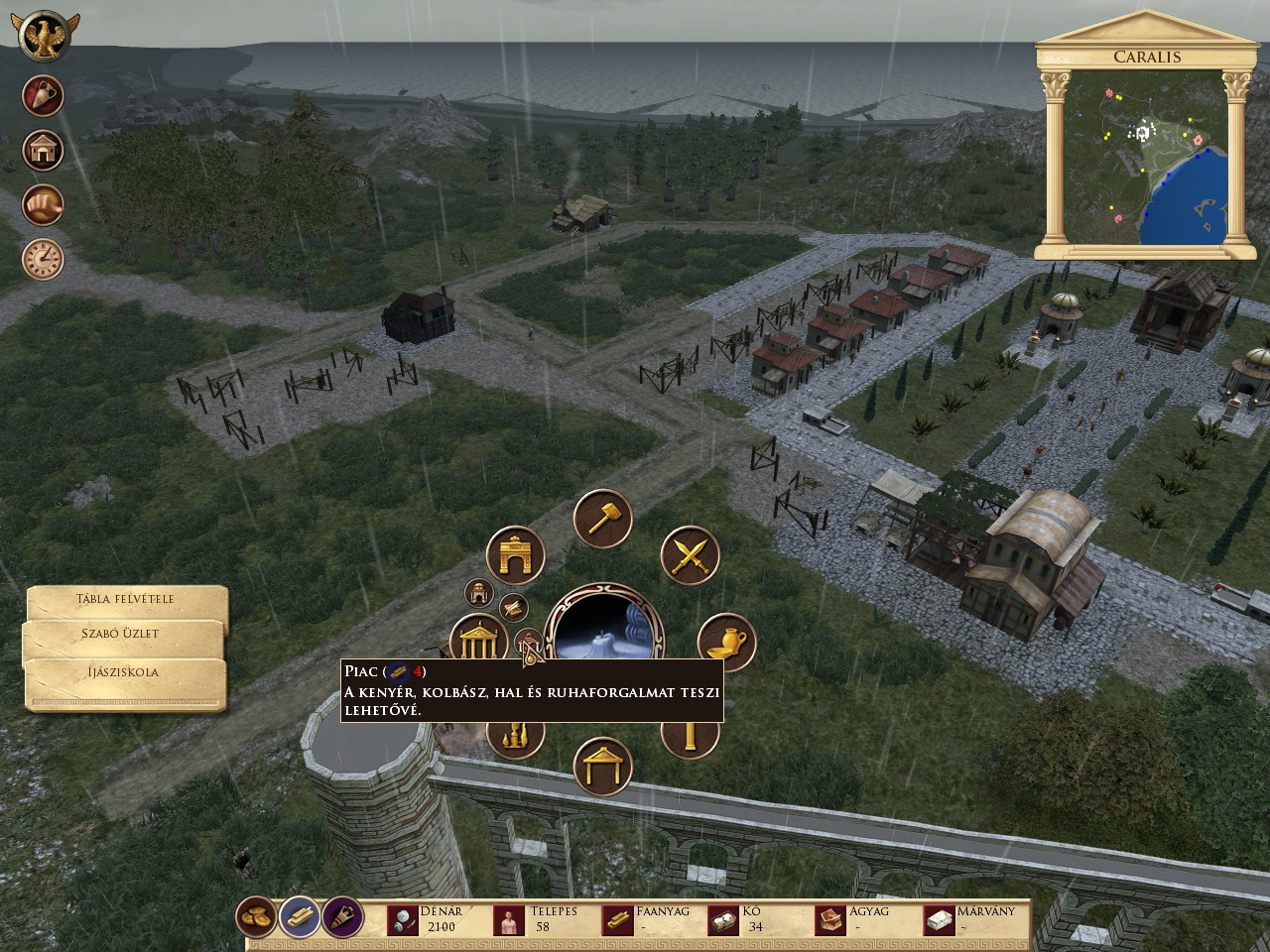
Task: Select the columned temple build category
Action: tap(478, 640)
